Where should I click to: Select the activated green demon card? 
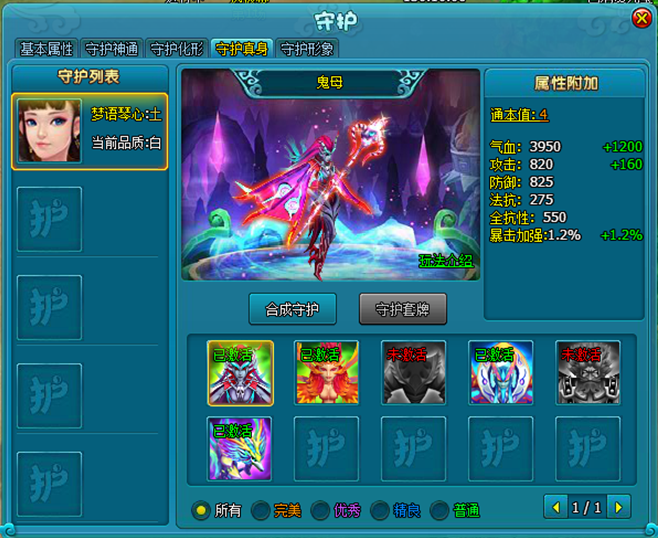232,372
